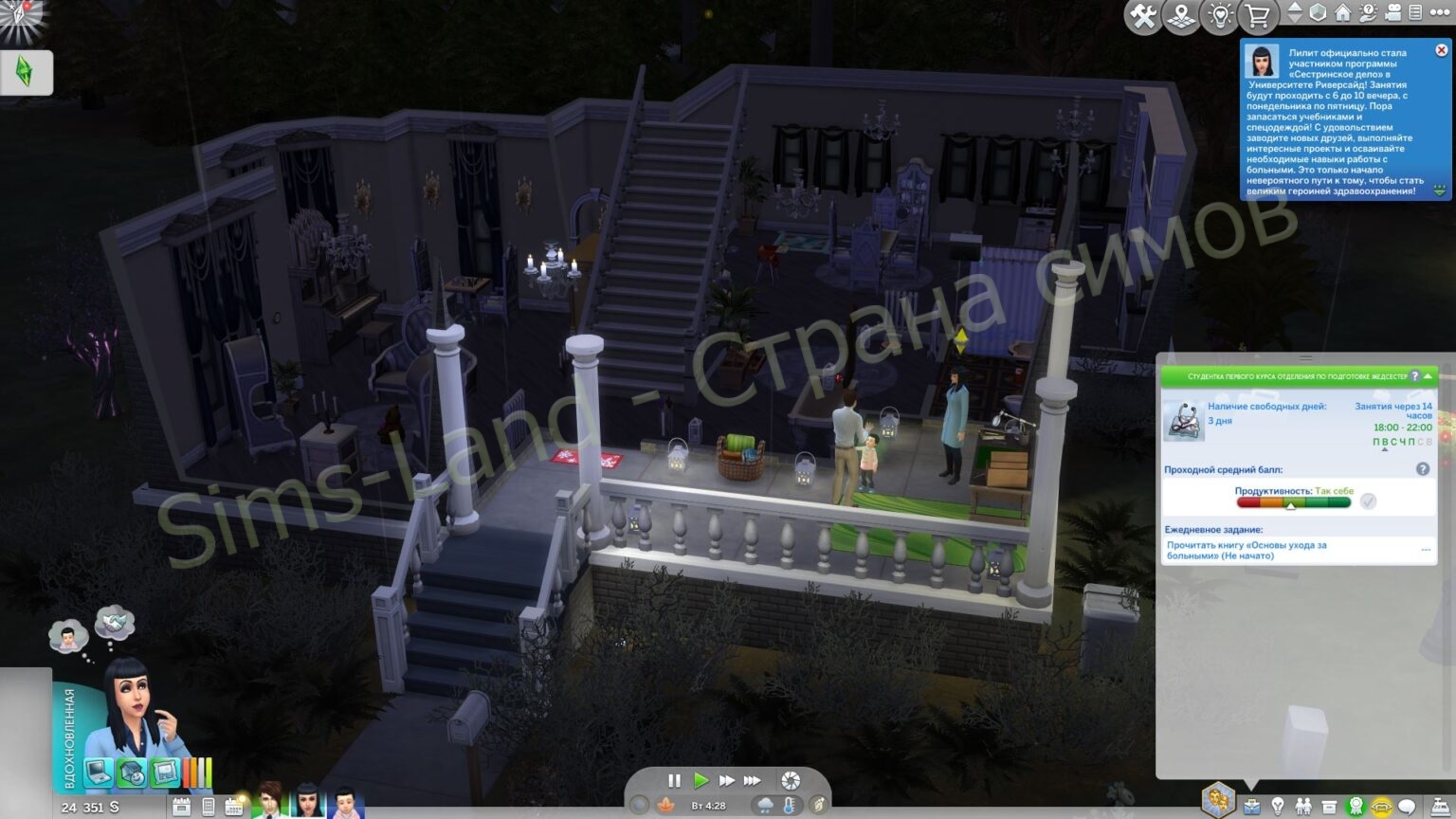The width and height of the screenshot is (1456, 819).
Task: Click the «Основы ухода за больными» task link
Action: [x=1248, y=551]
